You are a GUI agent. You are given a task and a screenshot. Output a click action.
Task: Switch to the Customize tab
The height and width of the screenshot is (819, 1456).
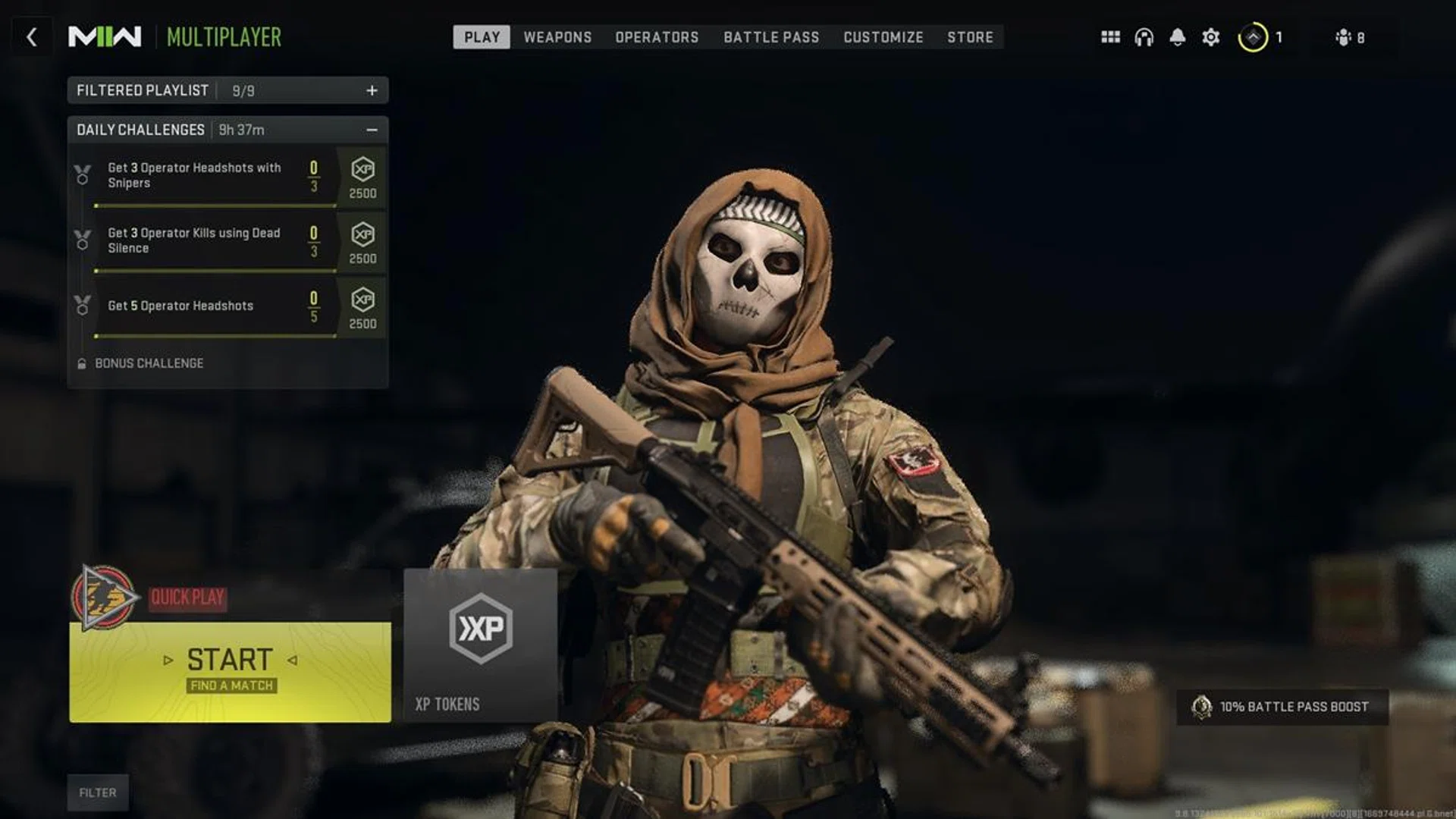coord(883,37)
